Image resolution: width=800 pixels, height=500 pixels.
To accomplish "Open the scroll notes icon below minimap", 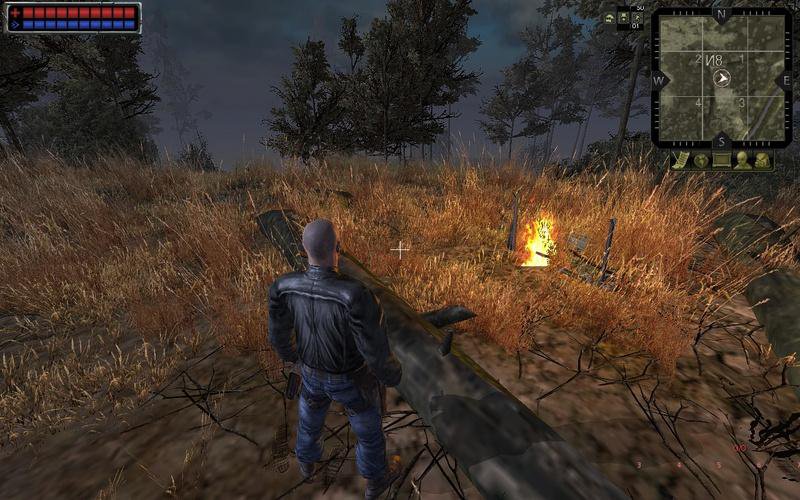I will click(x=681, y=160).
